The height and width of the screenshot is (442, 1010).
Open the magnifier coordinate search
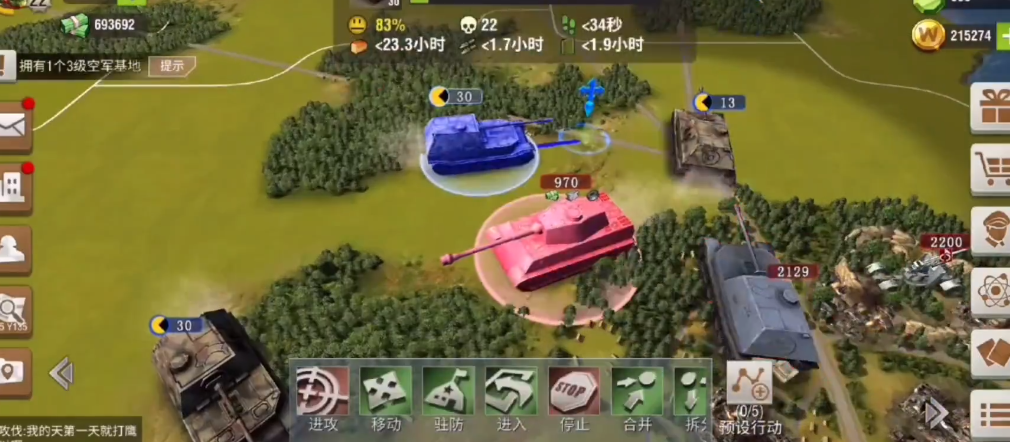pyautogui.click(x=14, y=312)
